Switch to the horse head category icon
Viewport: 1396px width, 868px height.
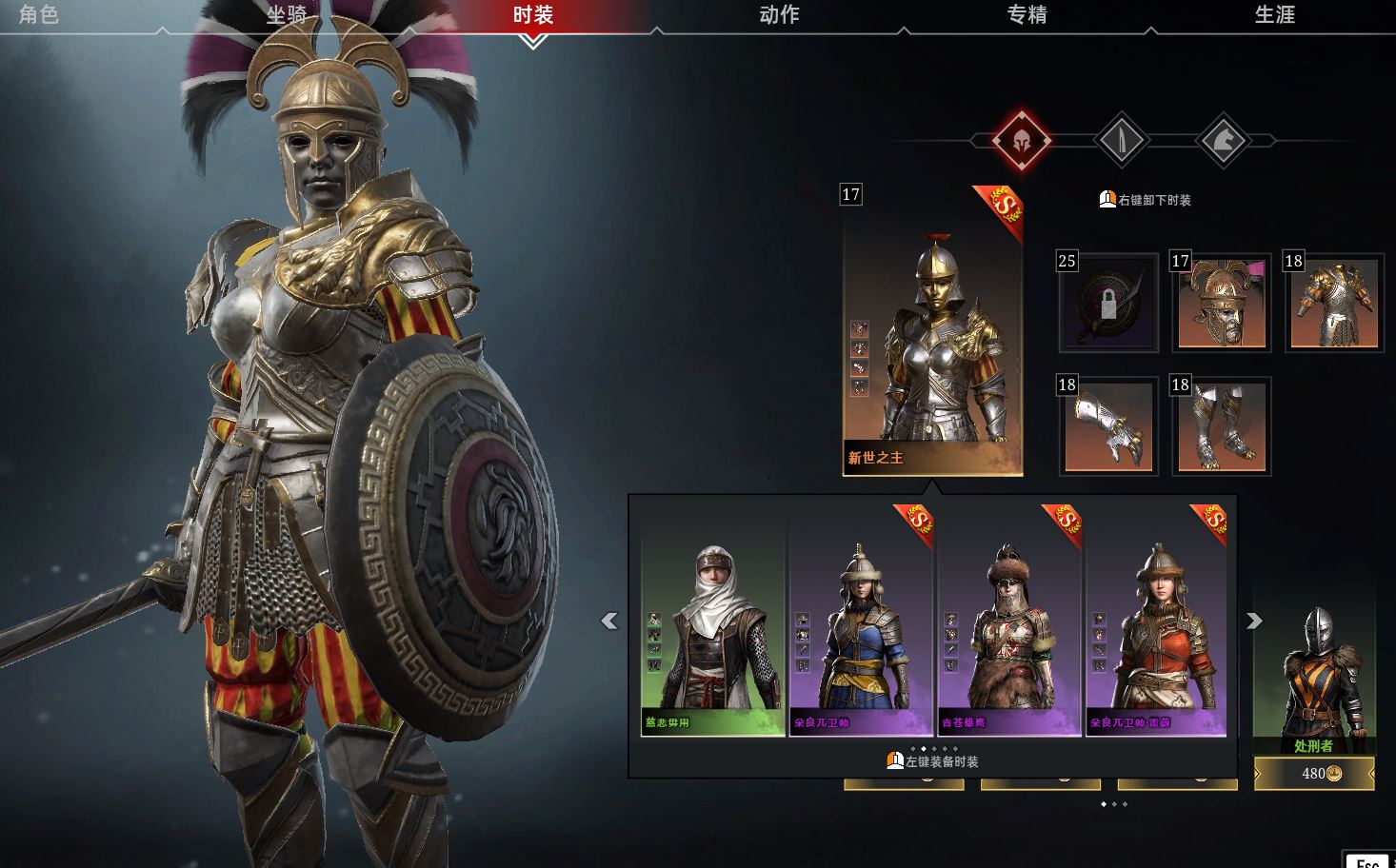(1224, 141)
